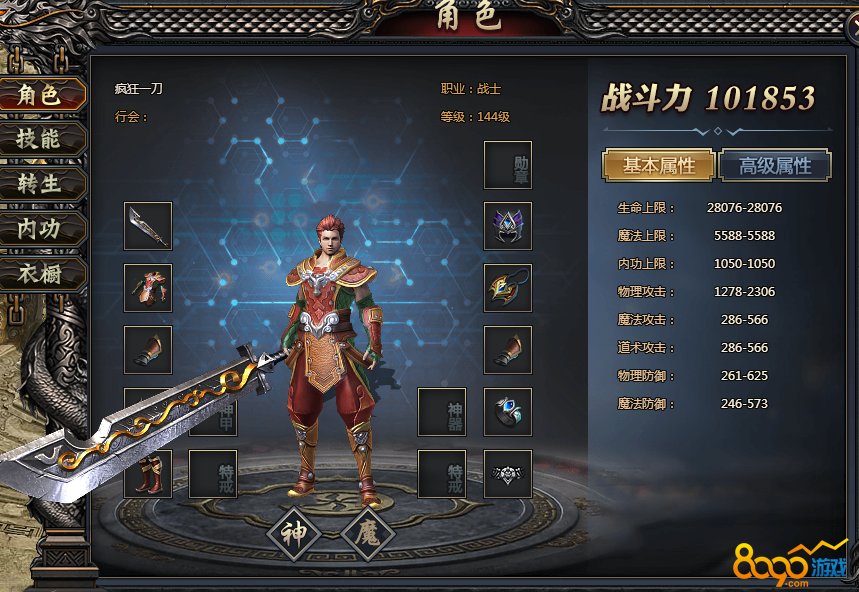The width and height of the screenshot is (859, 592).
Task: Select the 转生 rebirth tab
Action: click(x=40, y=184)
